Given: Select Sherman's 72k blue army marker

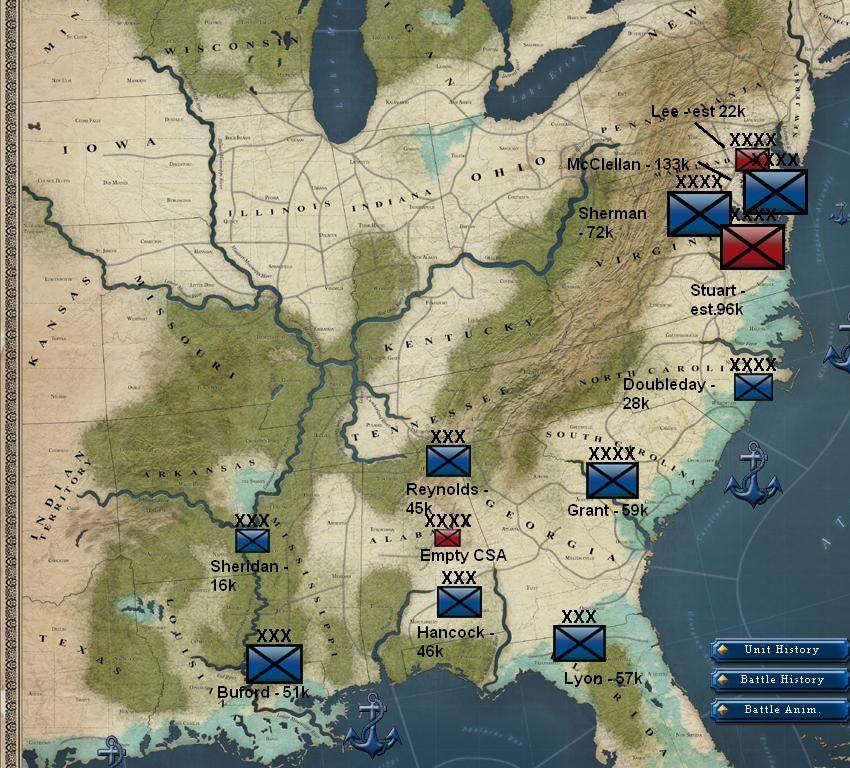Looking at the screenshot, I should click(x=698, y=213).
